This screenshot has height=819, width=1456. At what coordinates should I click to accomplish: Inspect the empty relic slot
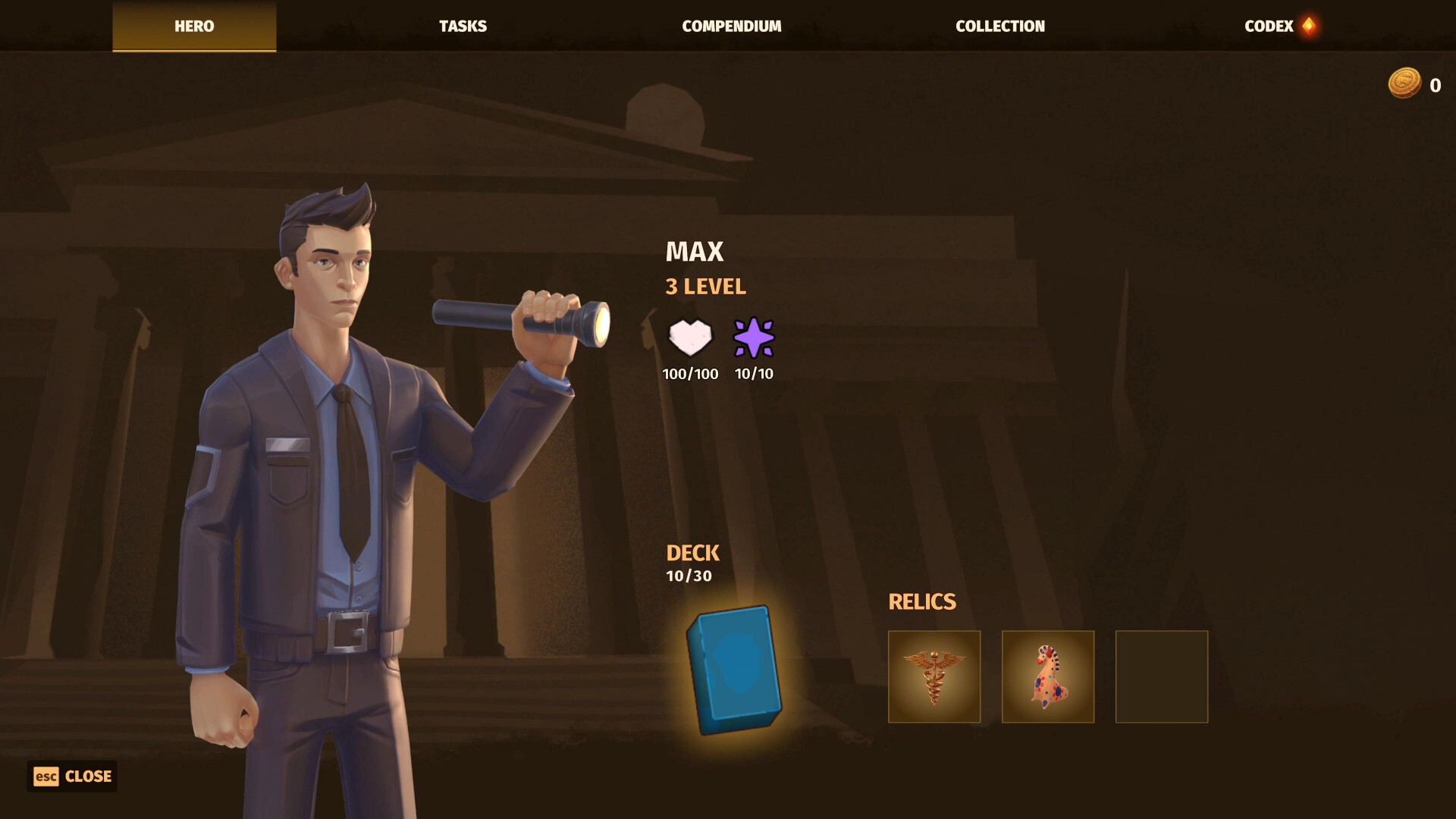tap(1161, 675)
